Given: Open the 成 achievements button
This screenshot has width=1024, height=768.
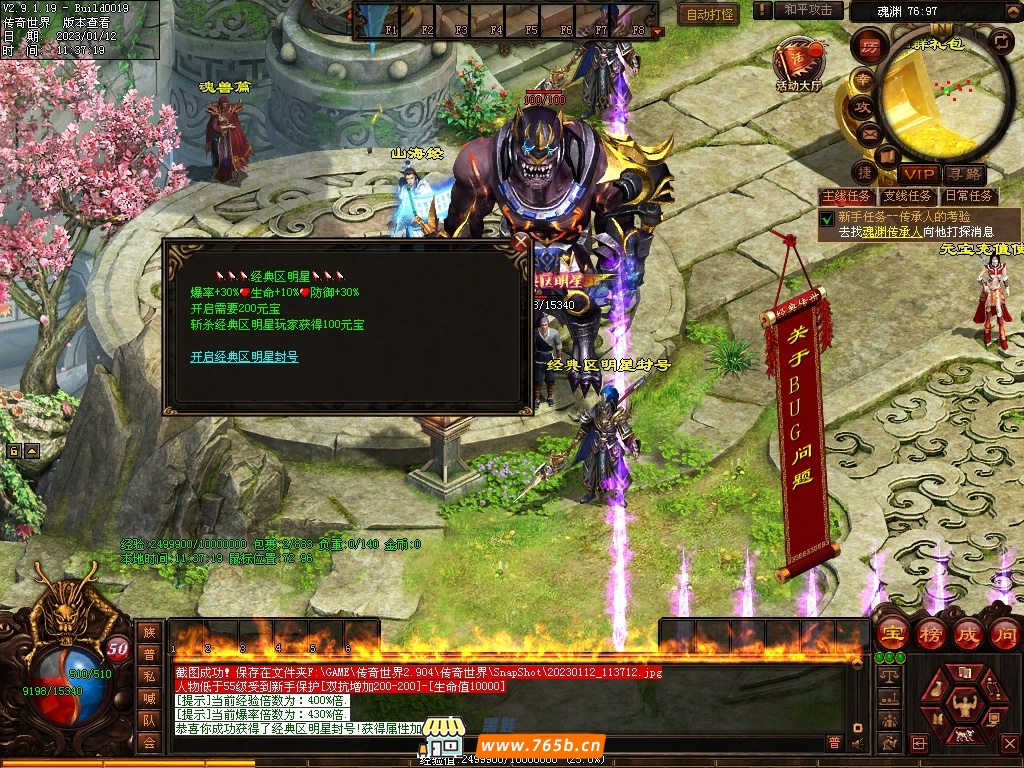Looking at the screenshot, I should pos(967,633).
